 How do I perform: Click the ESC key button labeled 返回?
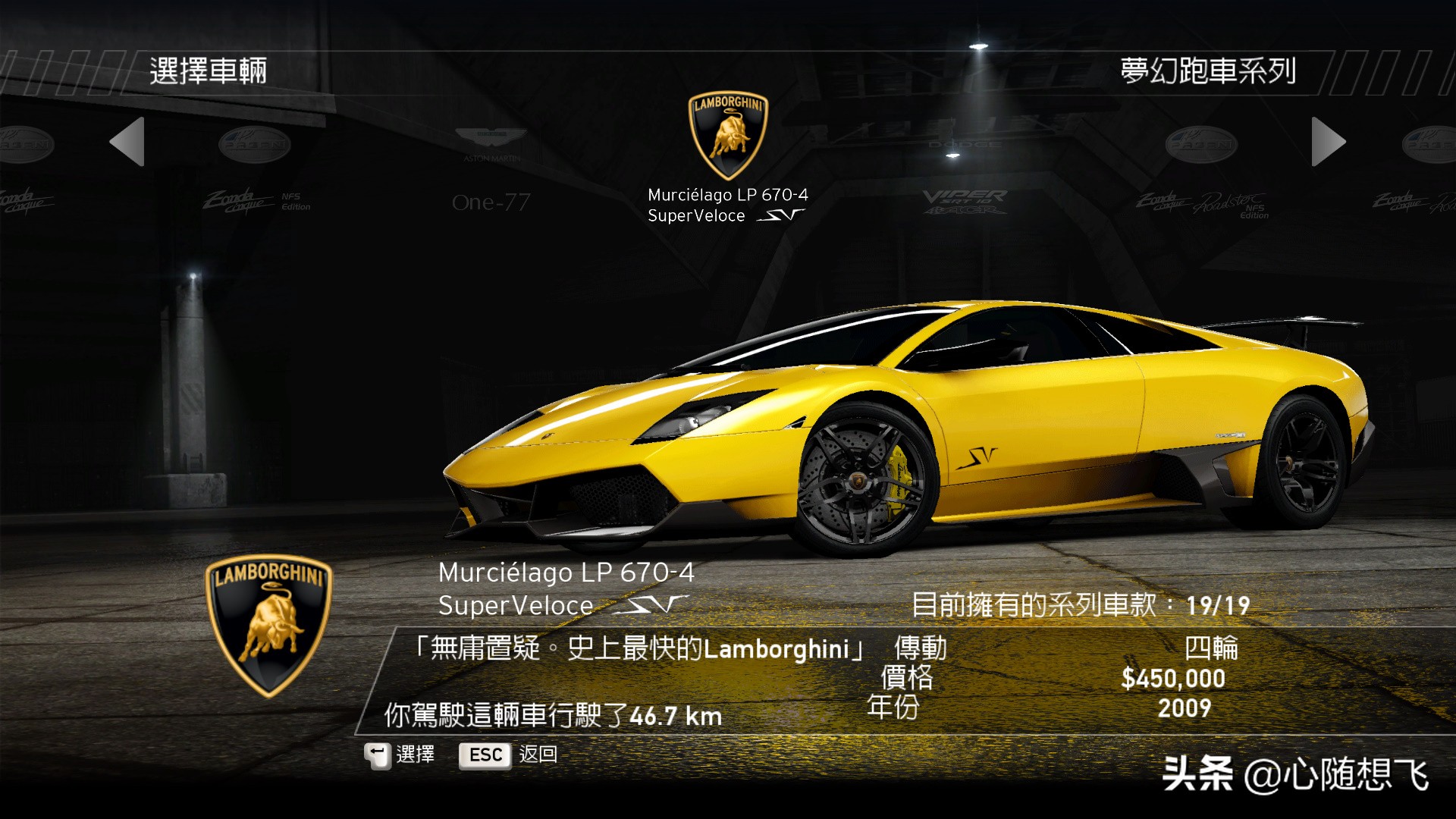(484, 755)
